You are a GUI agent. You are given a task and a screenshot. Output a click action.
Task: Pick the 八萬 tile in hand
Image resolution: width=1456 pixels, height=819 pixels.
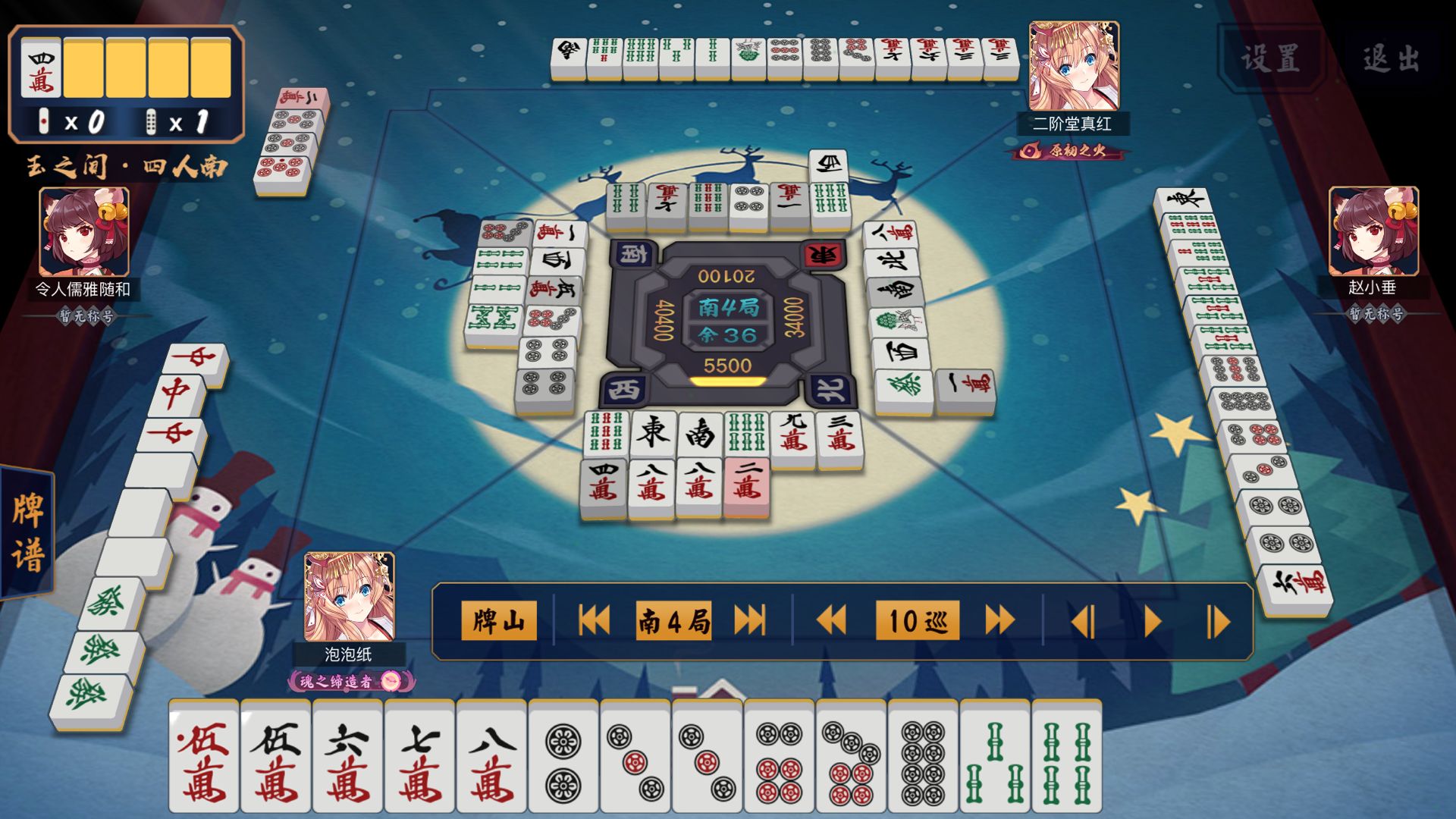491,758
